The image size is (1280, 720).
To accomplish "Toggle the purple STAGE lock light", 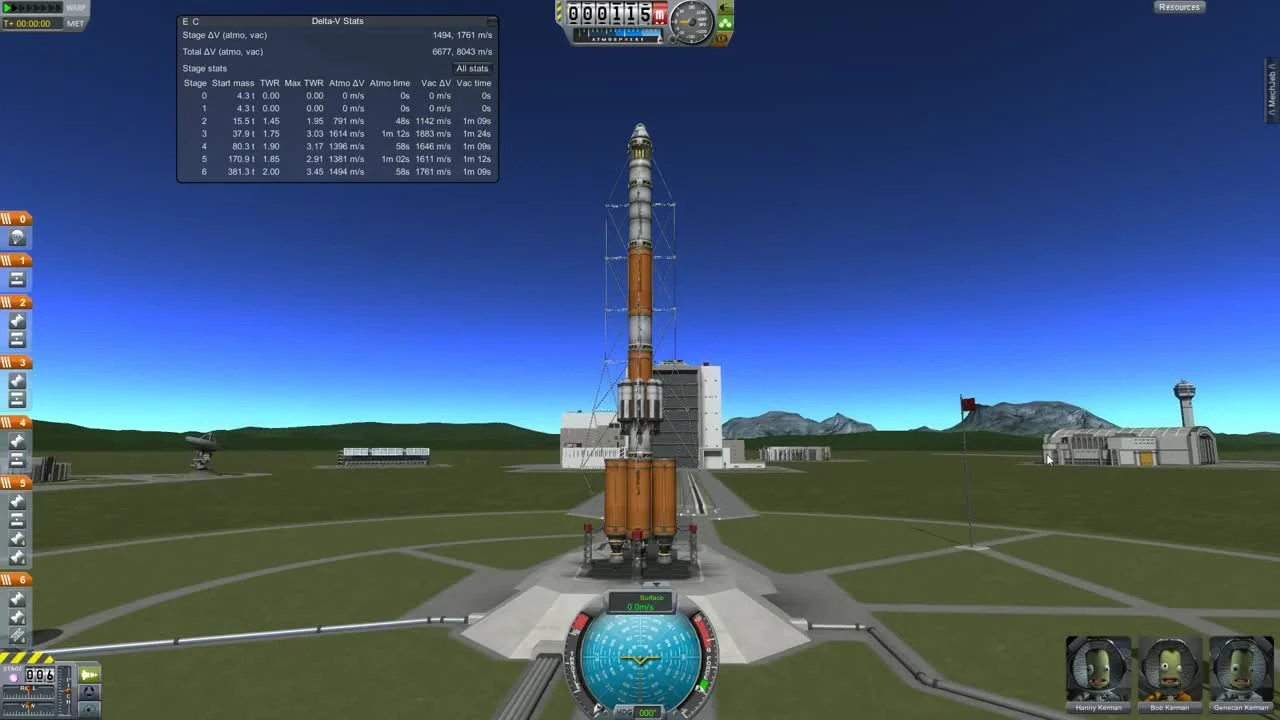I will click(14, 677).
